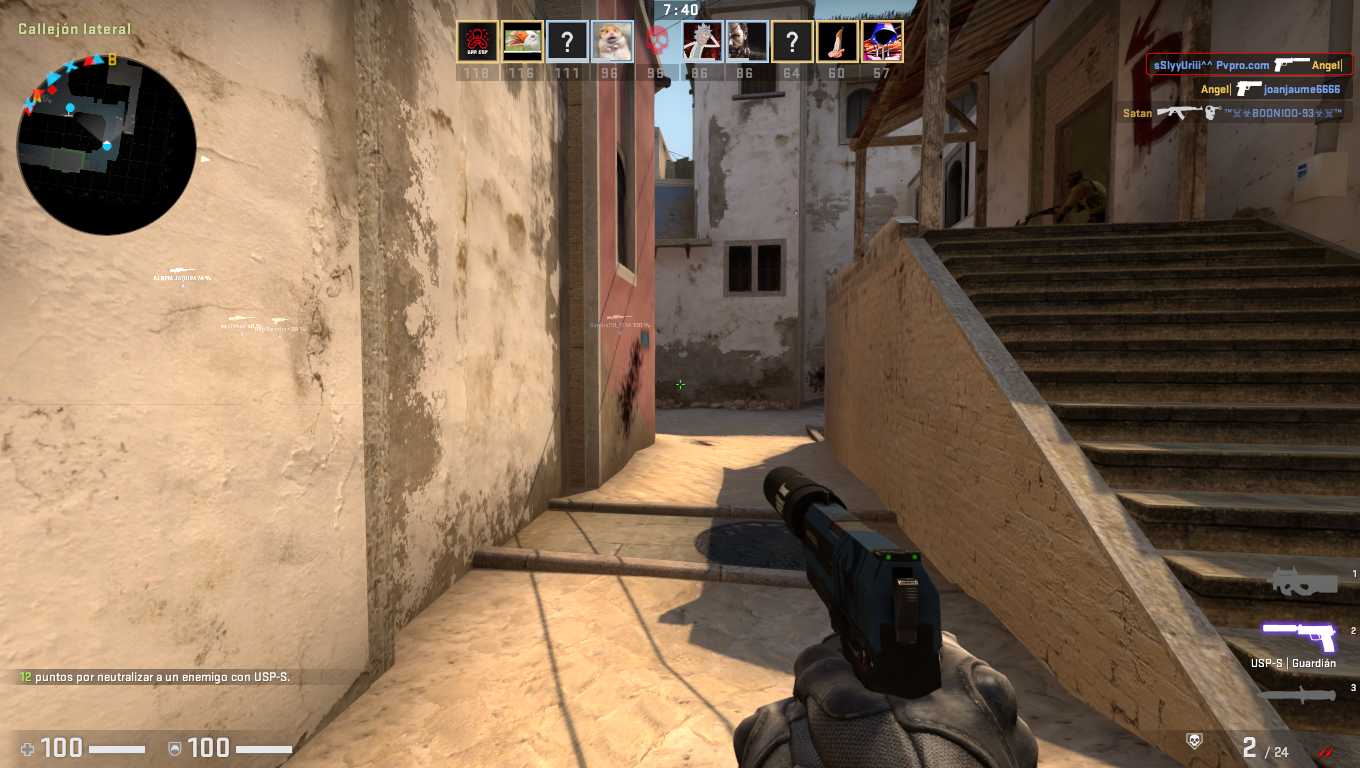Select the Rick avatar in the scoreboard

pos(702,42)
